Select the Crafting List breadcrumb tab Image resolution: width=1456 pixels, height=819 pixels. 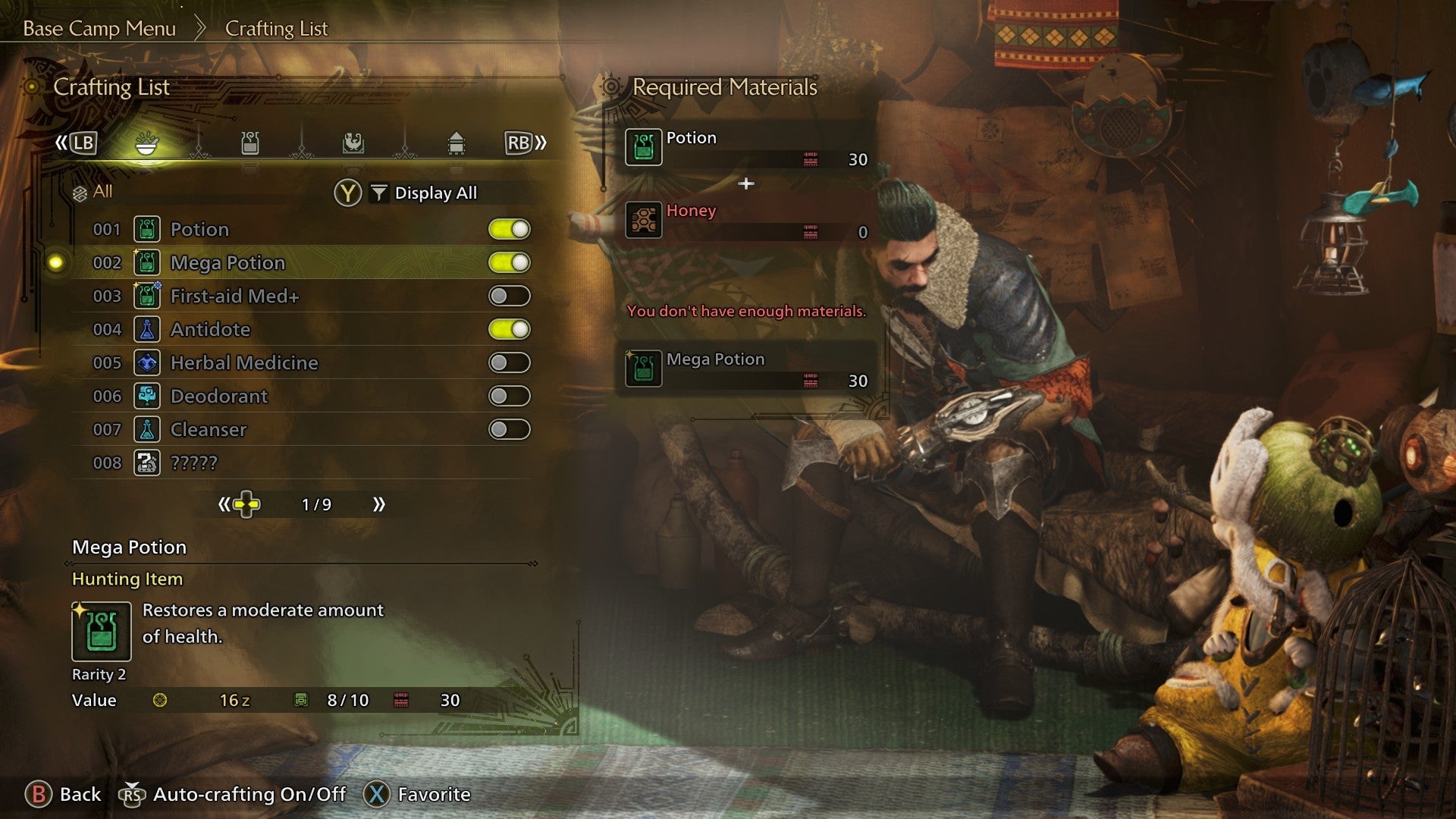pyautogui.click(x=275, y=29)
